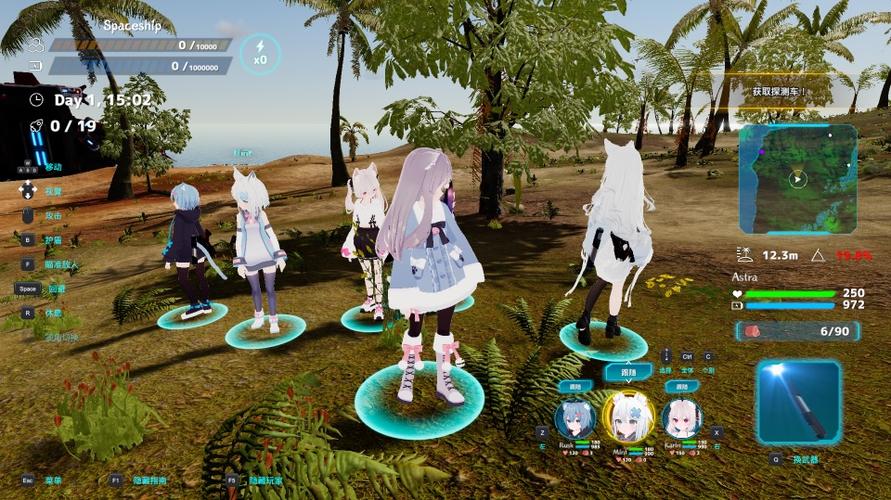The image size is (891, 500).
Task: Click the minimap in the corner
Action: click(798, 179)
